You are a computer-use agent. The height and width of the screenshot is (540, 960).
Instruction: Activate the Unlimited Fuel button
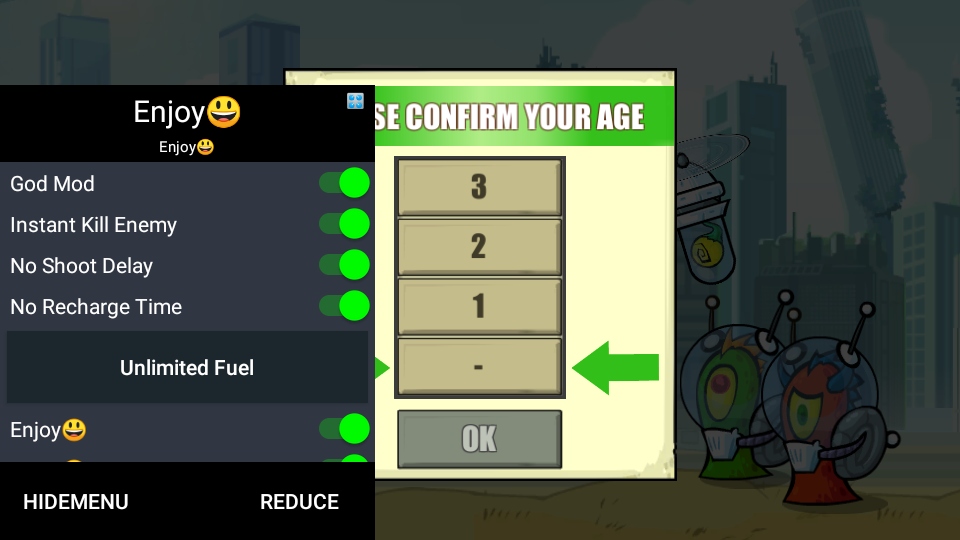coord(187,368)
